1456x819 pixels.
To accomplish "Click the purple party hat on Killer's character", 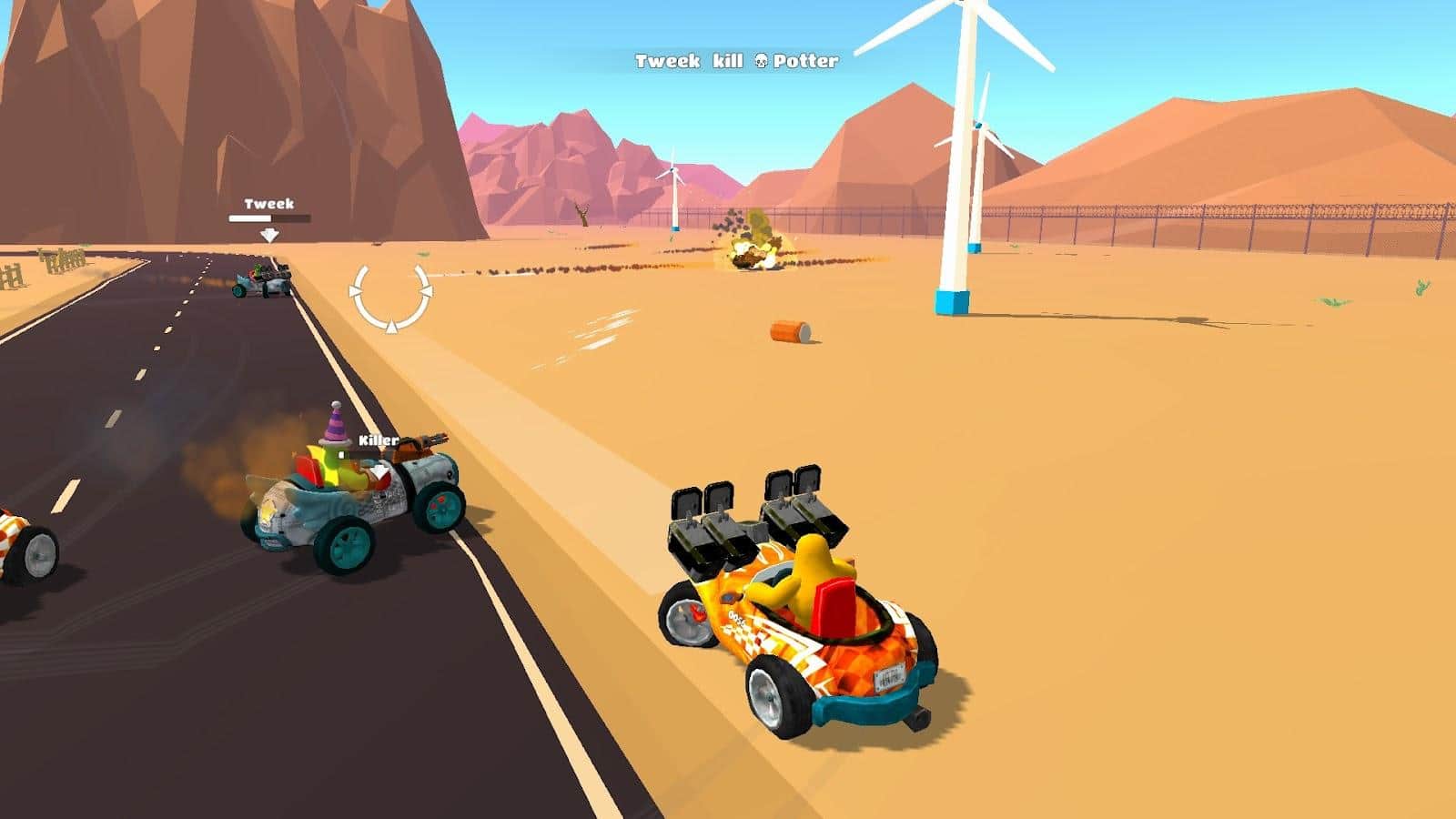I will click(335, 424).
